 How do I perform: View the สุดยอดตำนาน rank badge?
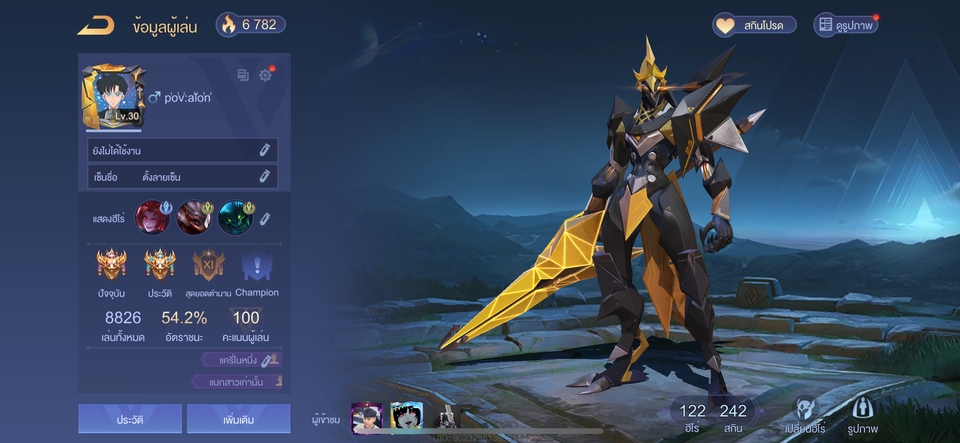[x=209, y=266]
